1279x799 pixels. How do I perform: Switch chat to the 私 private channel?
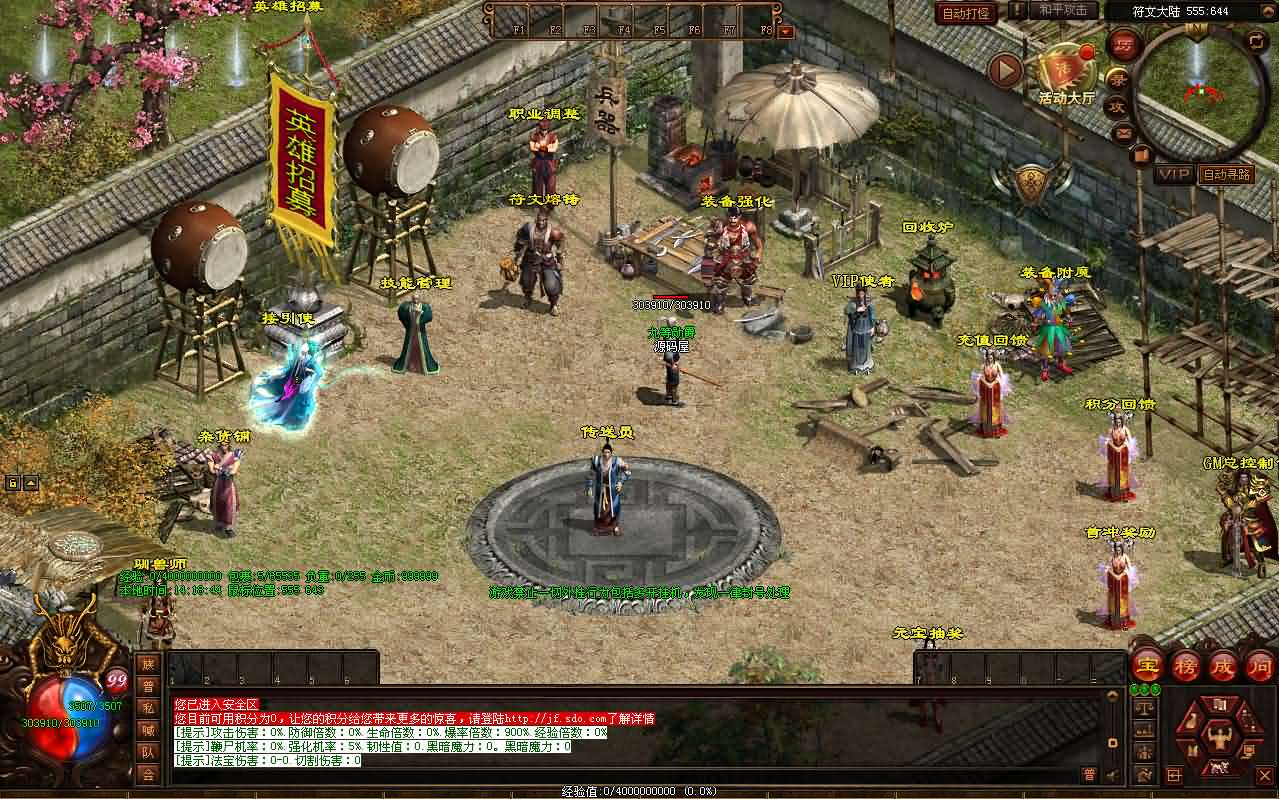(x=148, y=708)
